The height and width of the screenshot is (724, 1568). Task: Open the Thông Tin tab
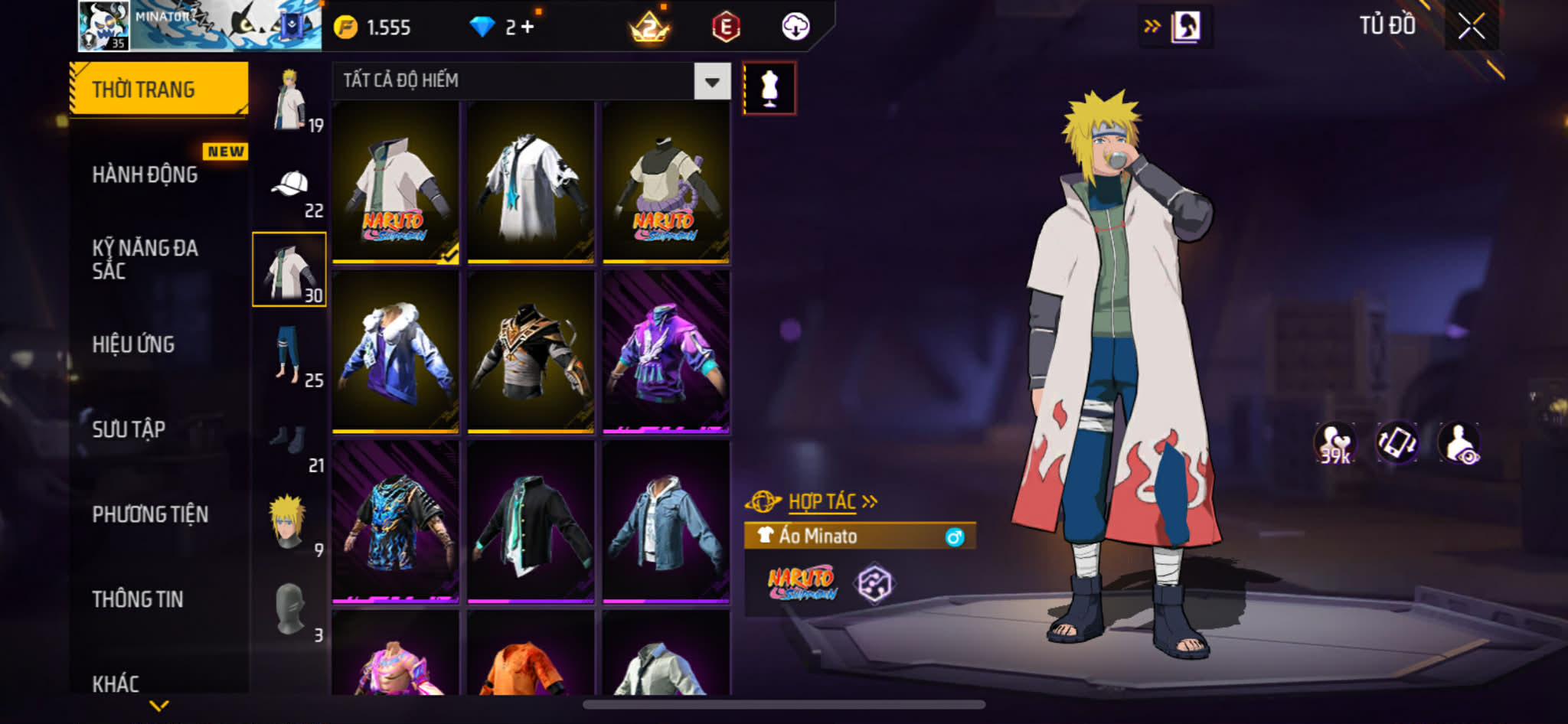coord(138,599)
